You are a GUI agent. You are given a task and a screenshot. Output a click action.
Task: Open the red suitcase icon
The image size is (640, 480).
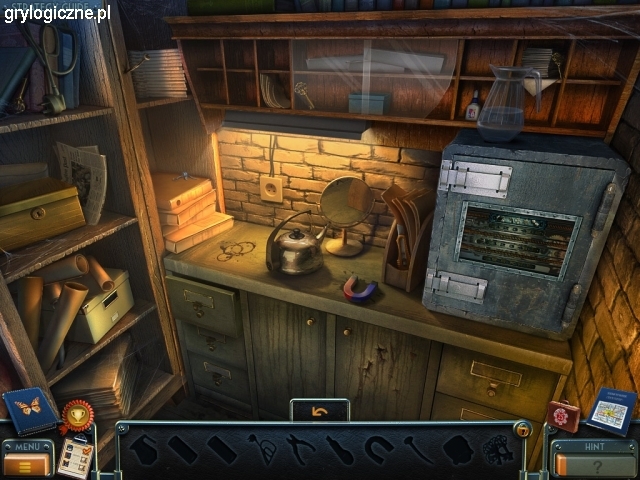coord(564,414)
